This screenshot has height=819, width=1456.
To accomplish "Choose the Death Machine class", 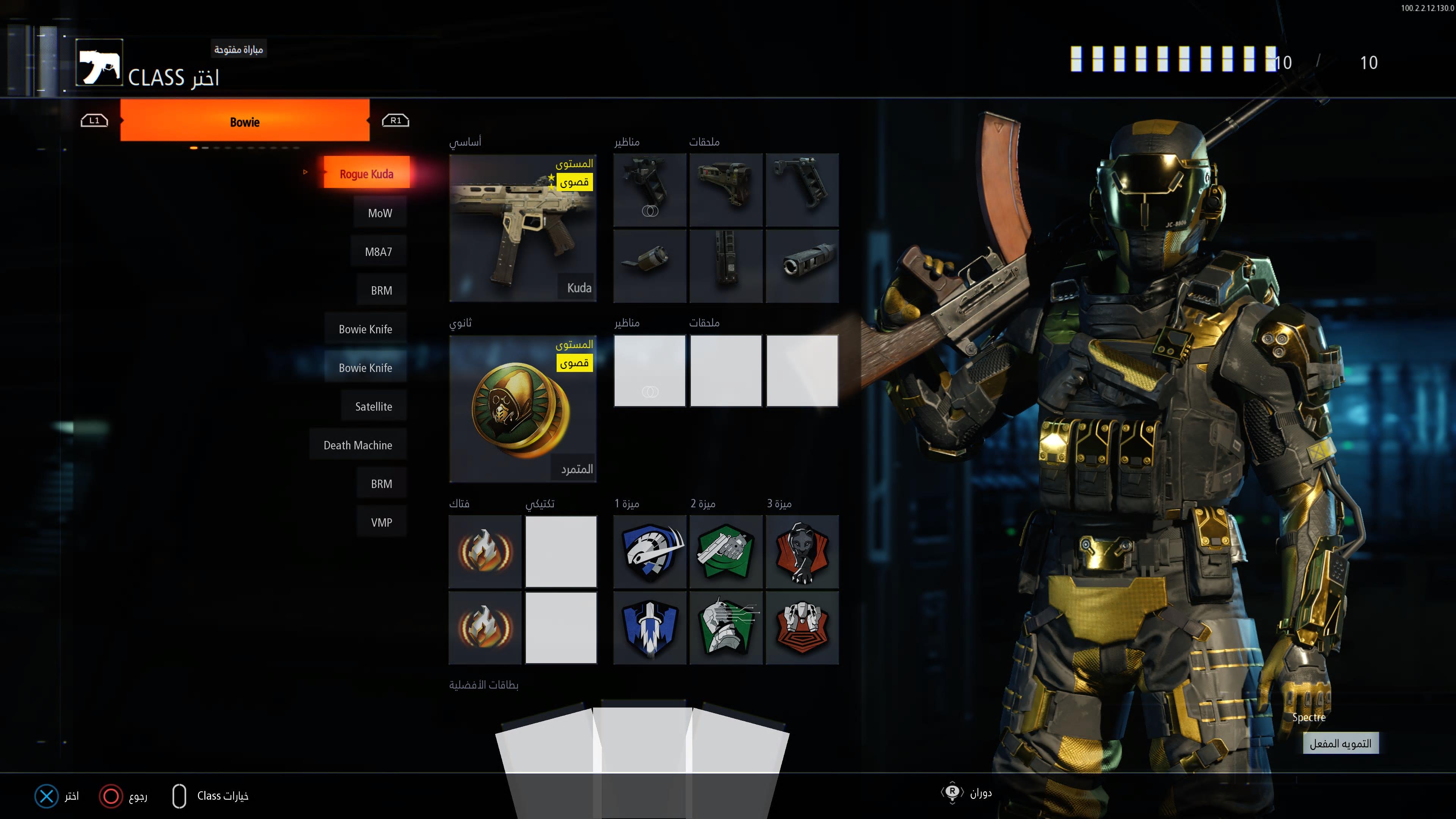I will point(358,445).
